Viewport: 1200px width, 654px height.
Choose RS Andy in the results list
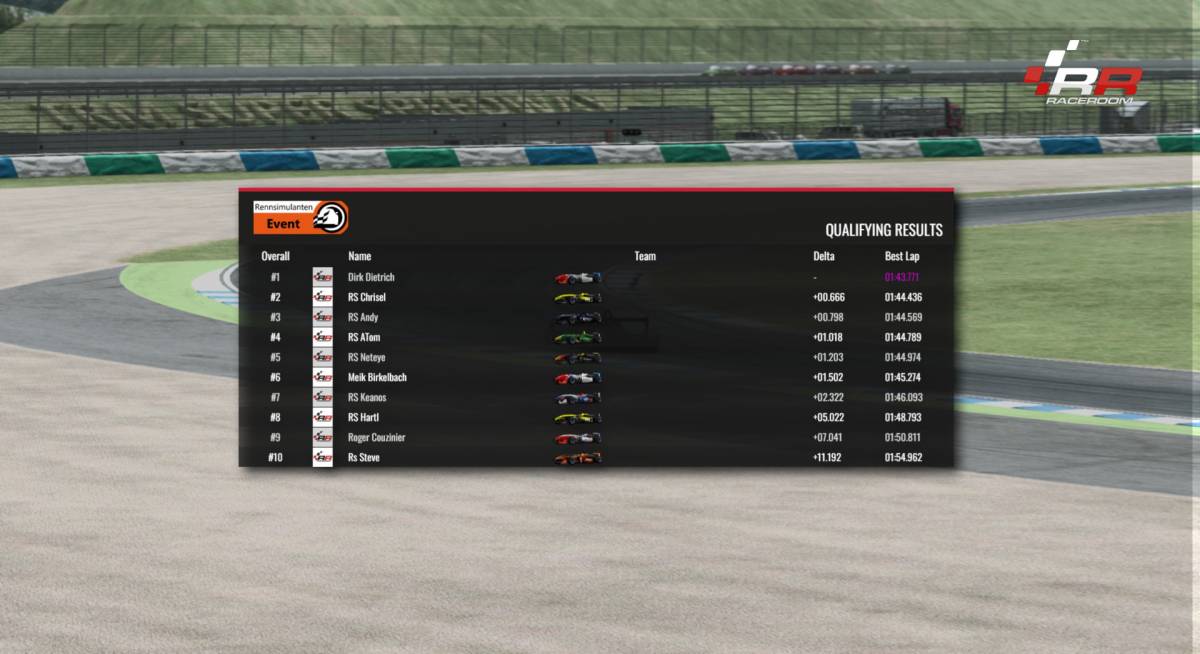[363, 317]
